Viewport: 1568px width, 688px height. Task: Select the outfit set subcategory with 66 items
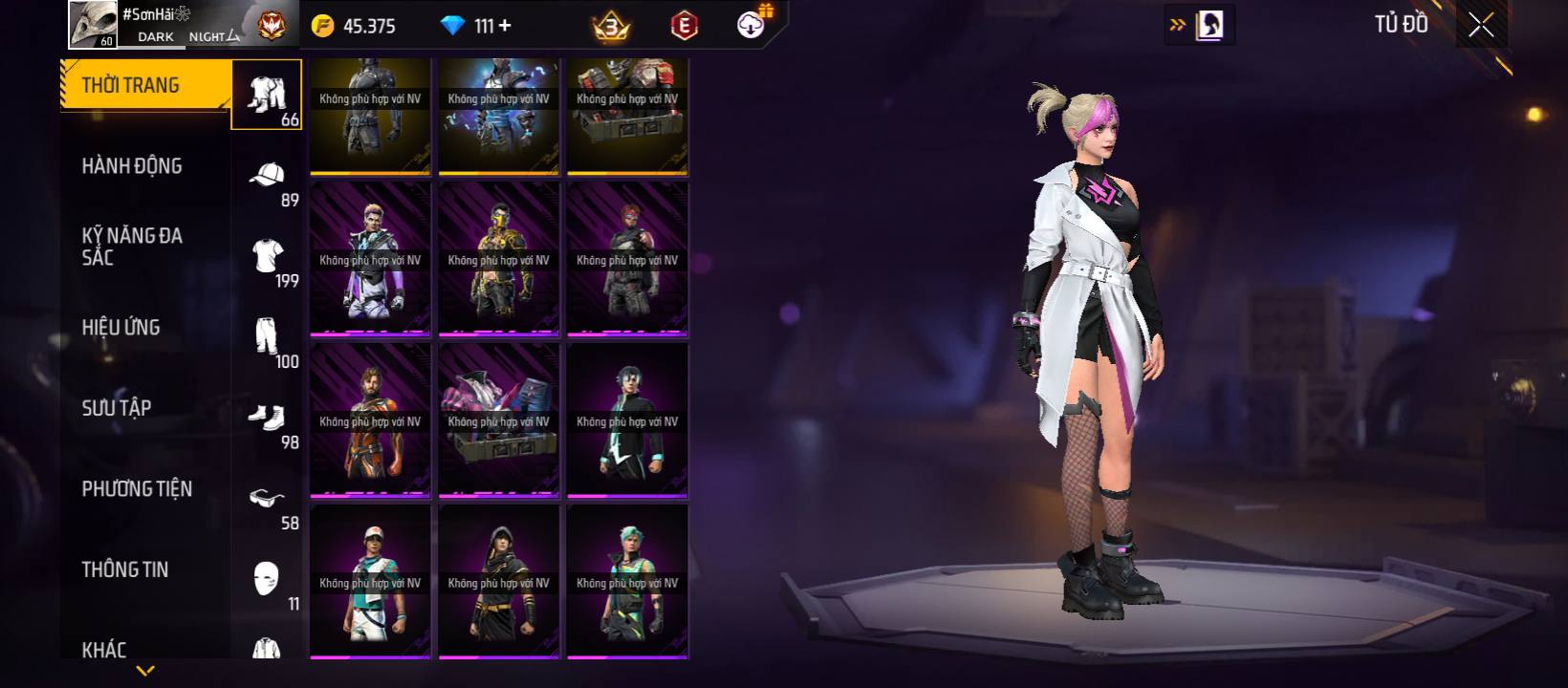coord(267,95)
